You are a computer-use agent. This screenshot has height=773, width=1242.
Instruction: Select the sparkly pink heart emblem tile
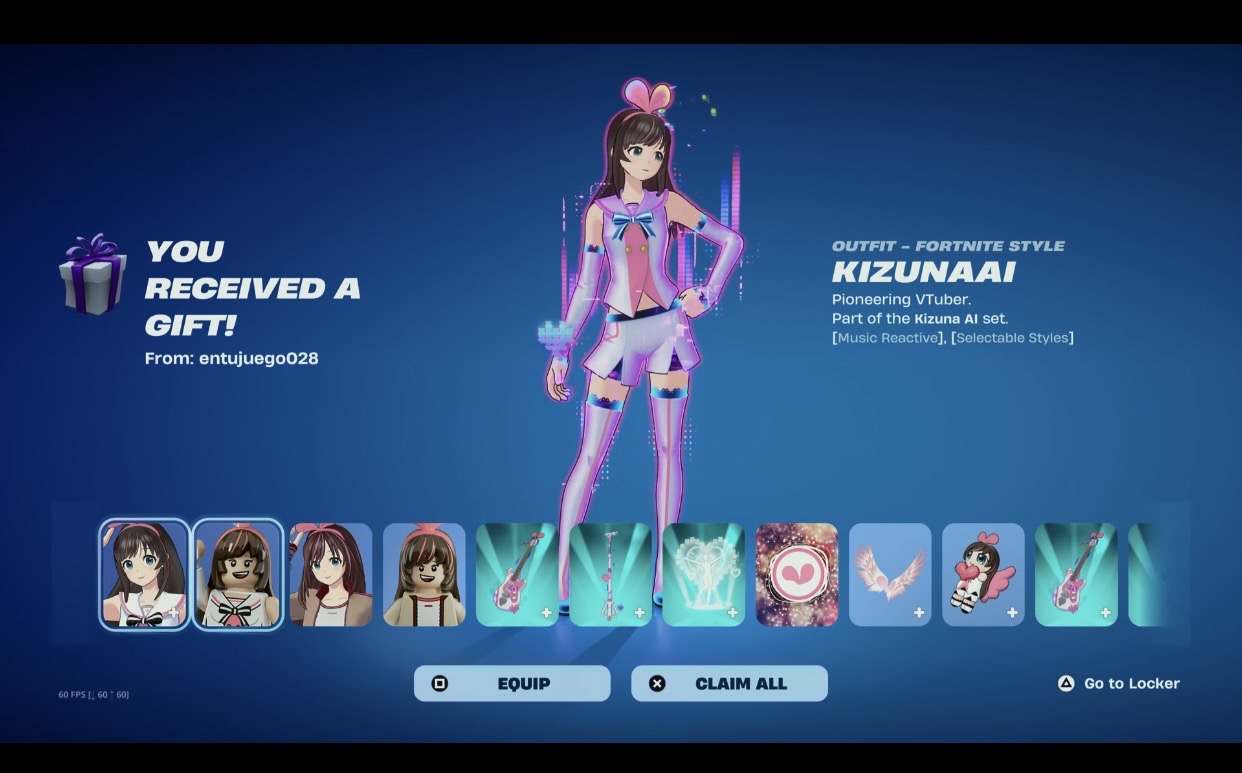tap(797, 574)
